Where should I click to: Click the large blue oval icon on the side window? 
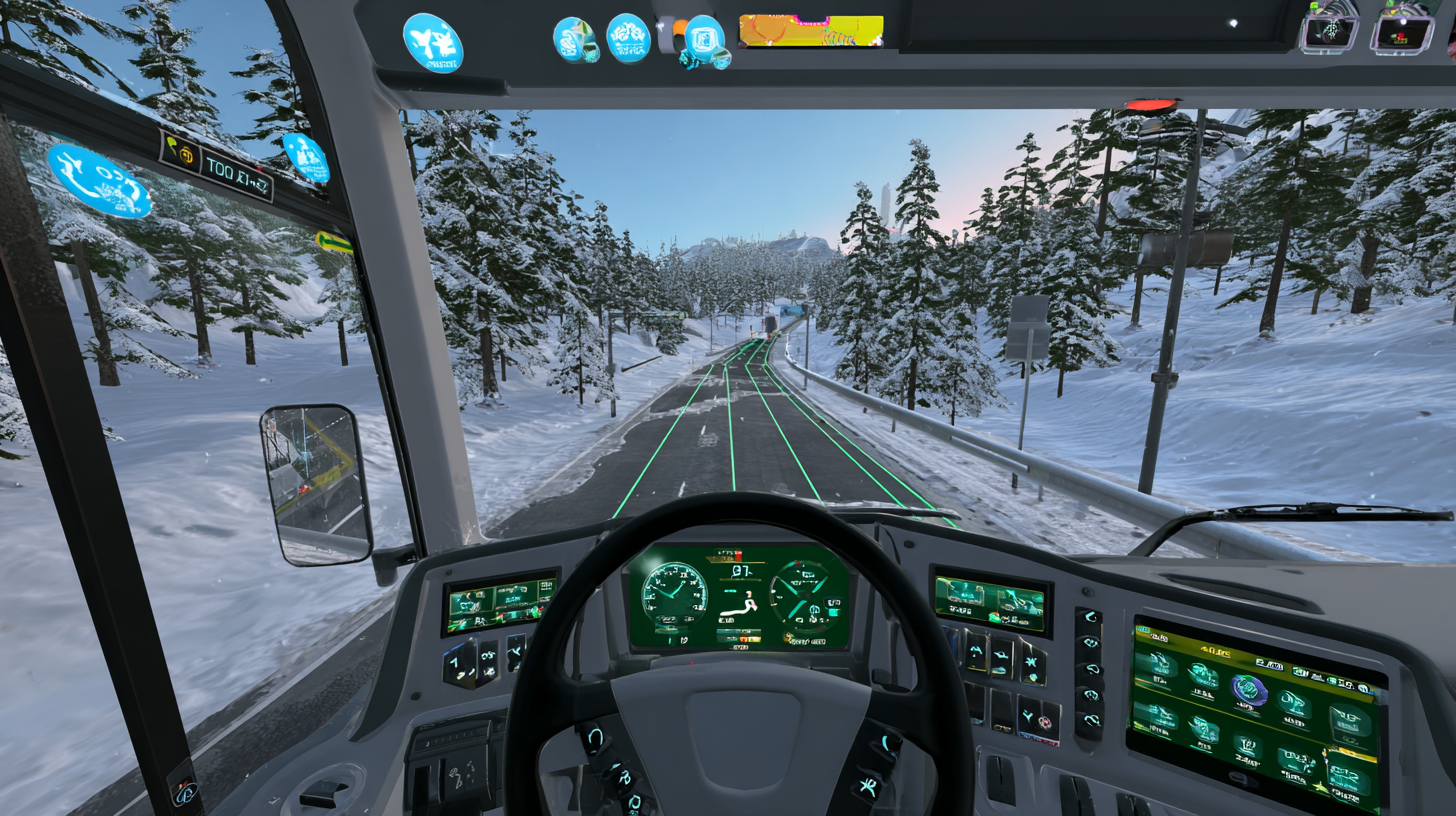point(98,180)
